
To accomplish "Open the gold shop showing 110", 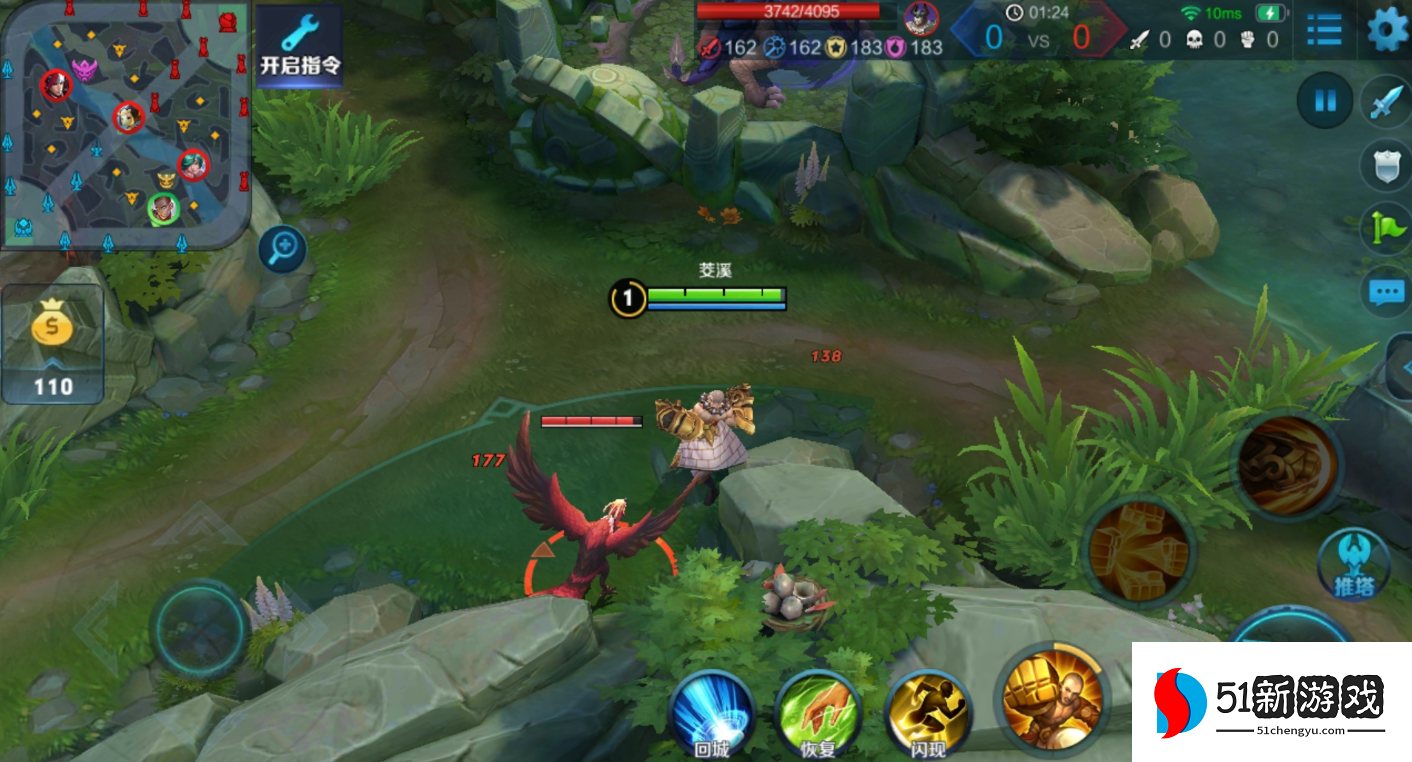I will (52, 343).
